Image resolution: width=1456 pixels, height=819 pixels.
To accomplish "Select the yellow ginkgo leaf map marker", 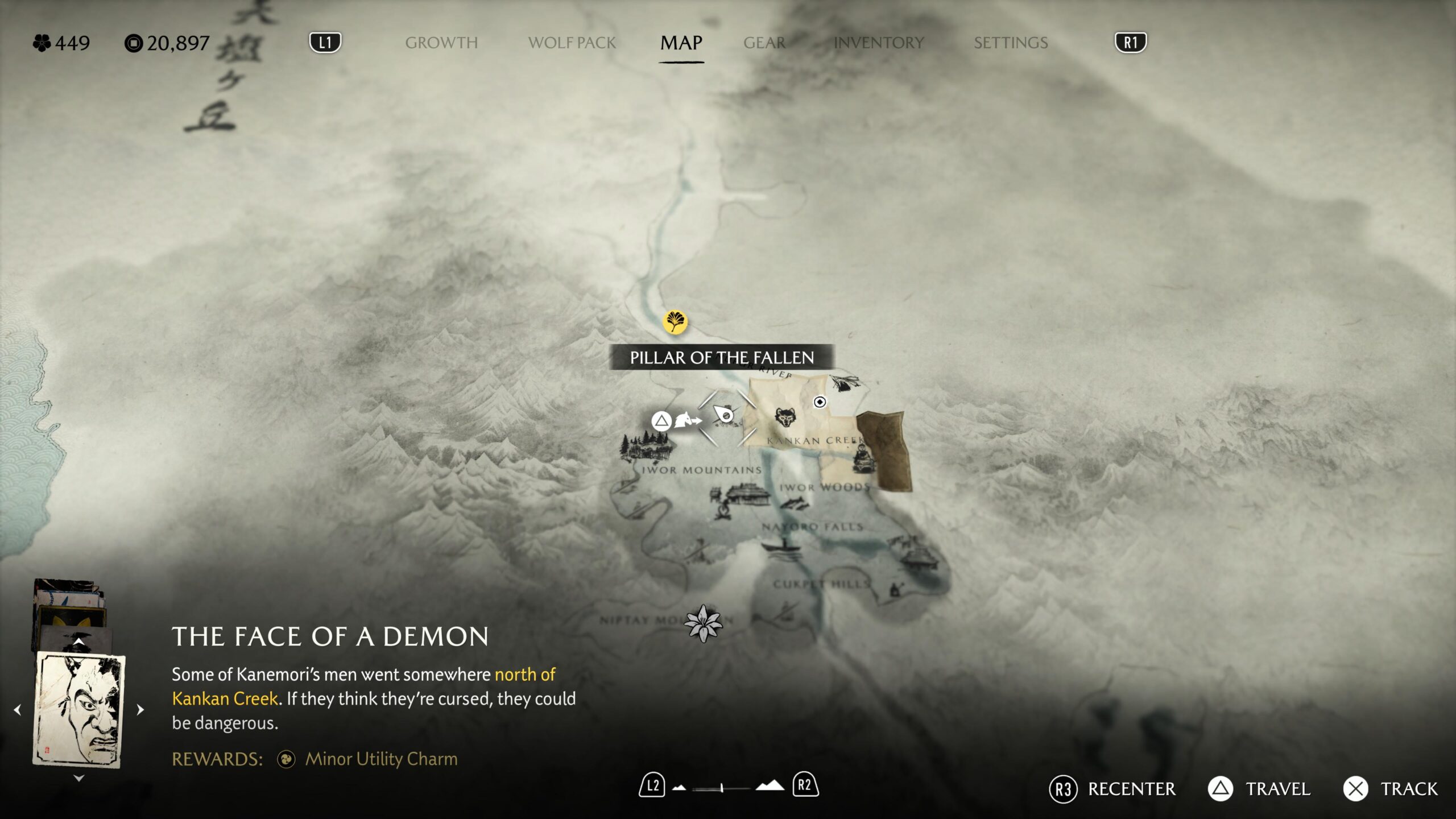I will click(x=675, y=322).
